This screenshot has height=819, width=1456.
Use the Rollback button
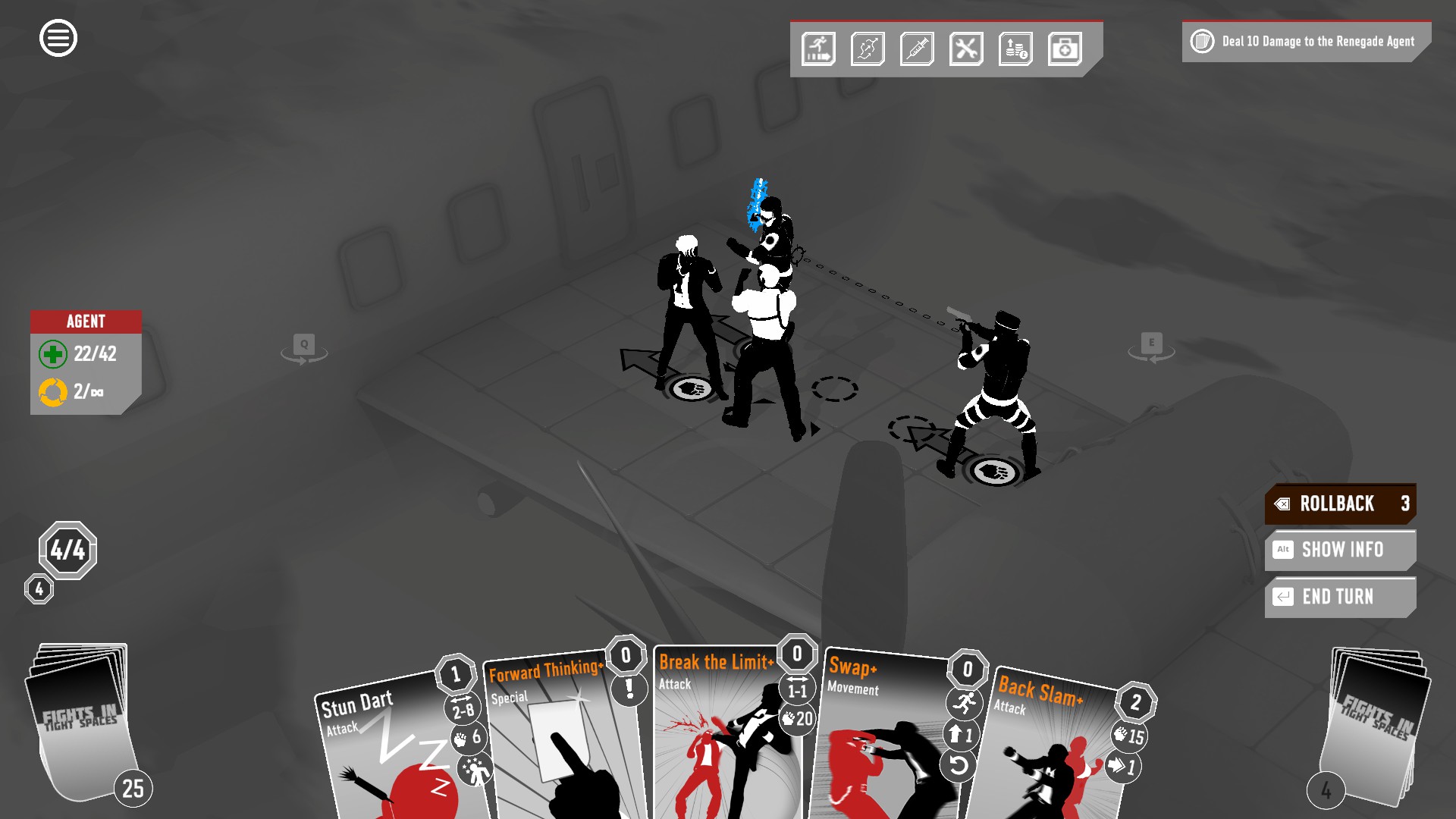pos(1340,504)
